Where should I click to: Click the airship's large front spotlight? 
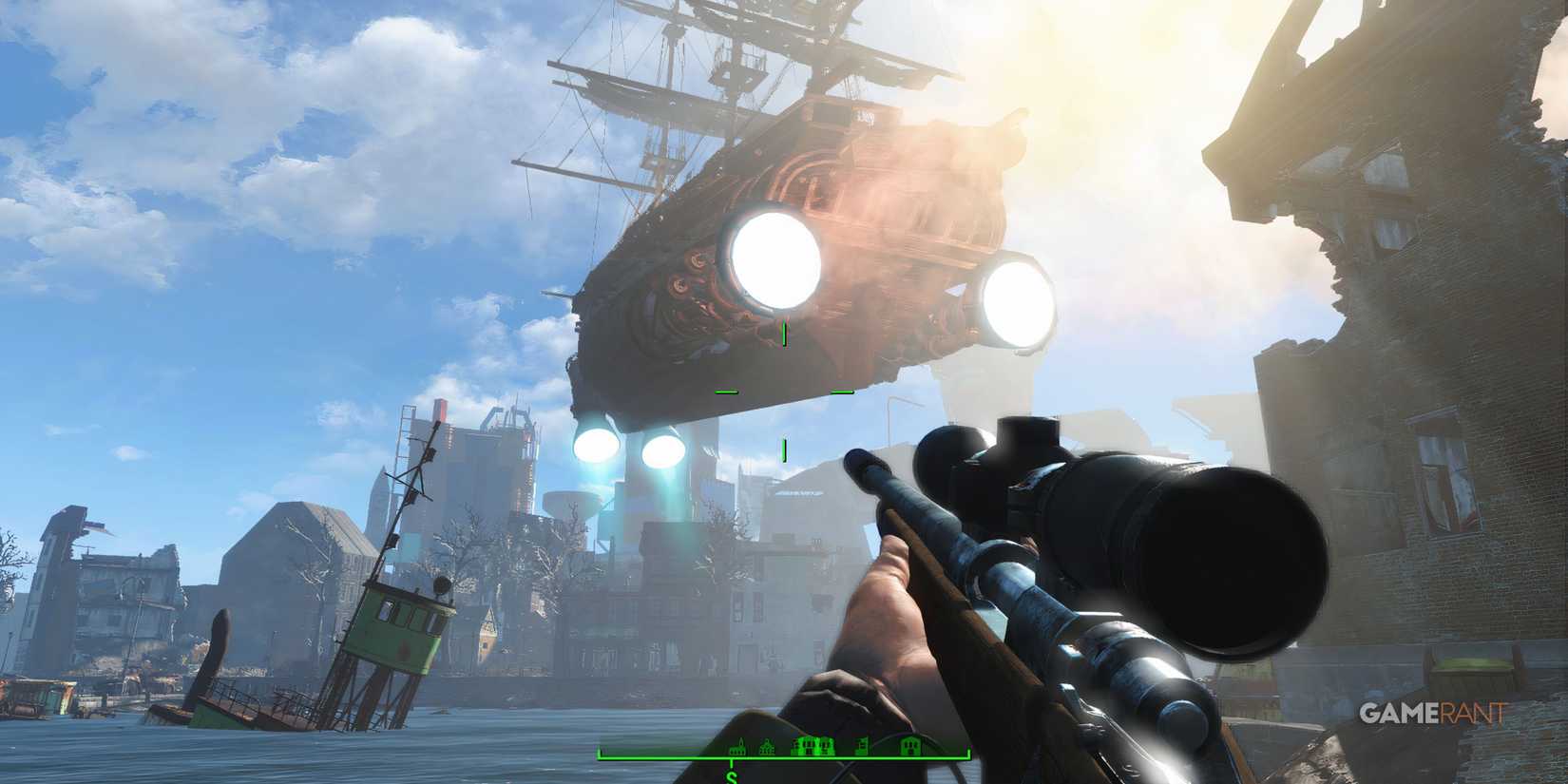[x=776, y=259]
